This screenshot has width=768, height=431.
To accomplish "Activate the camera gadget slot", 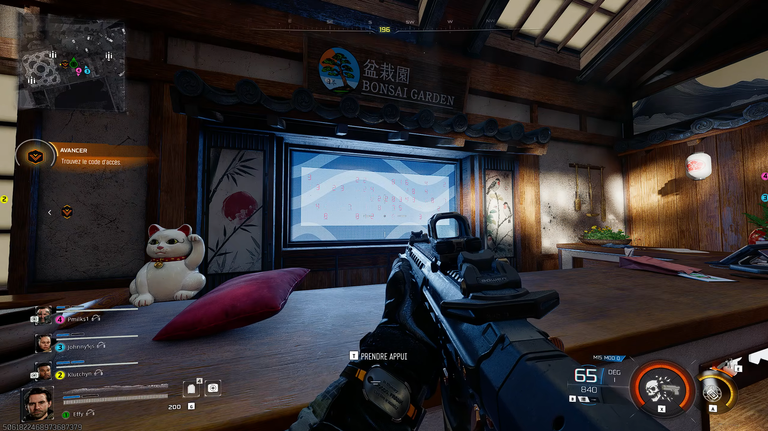I will click(x=212, y=387).
